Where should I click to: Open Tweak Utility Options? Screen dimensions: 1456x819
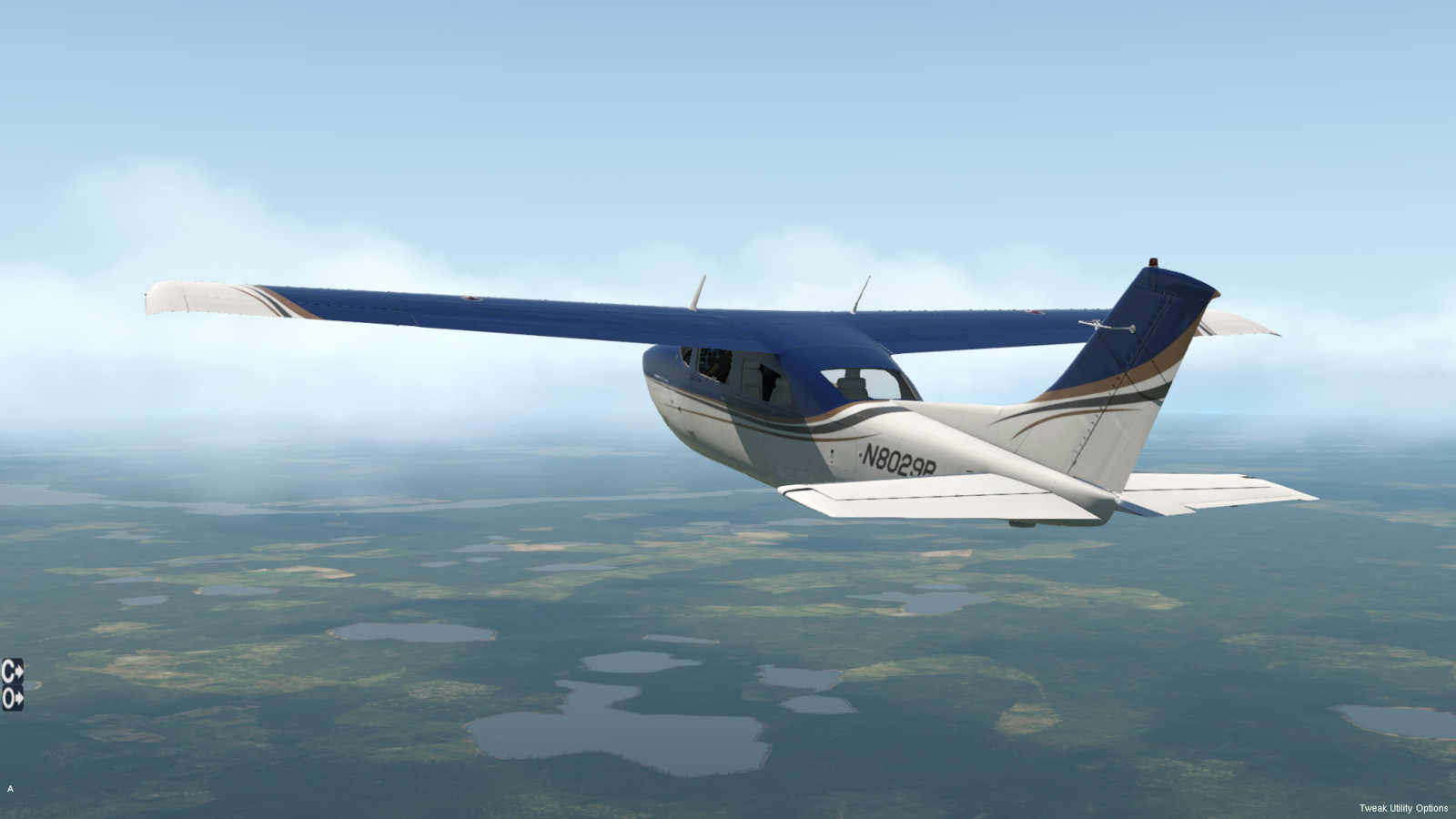(1402, 808)
